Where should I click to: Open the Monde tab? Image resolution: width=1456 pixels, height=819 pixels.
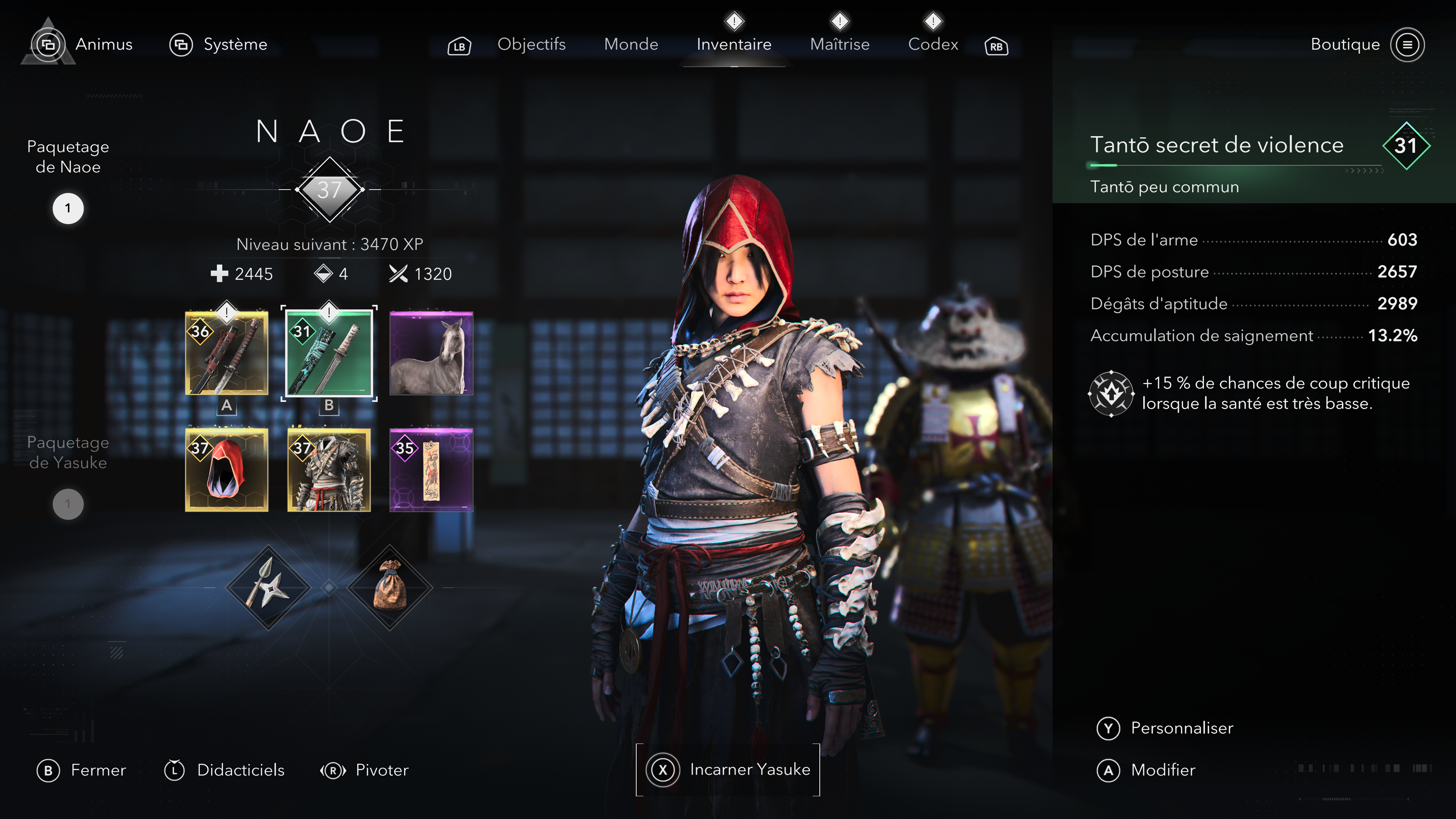631,44
